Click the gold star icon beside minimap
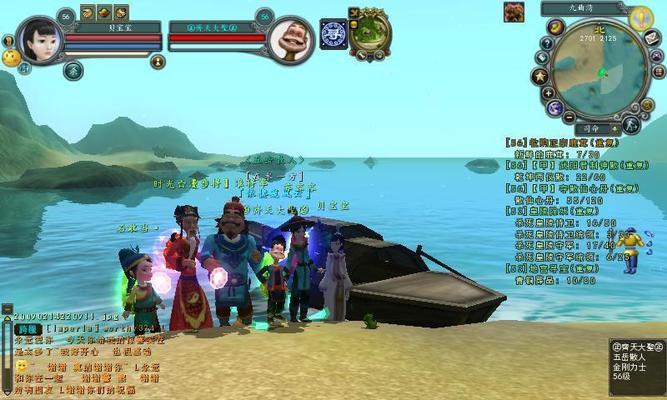Viewport: 667px width, 400px height. (x=541, y=76)
